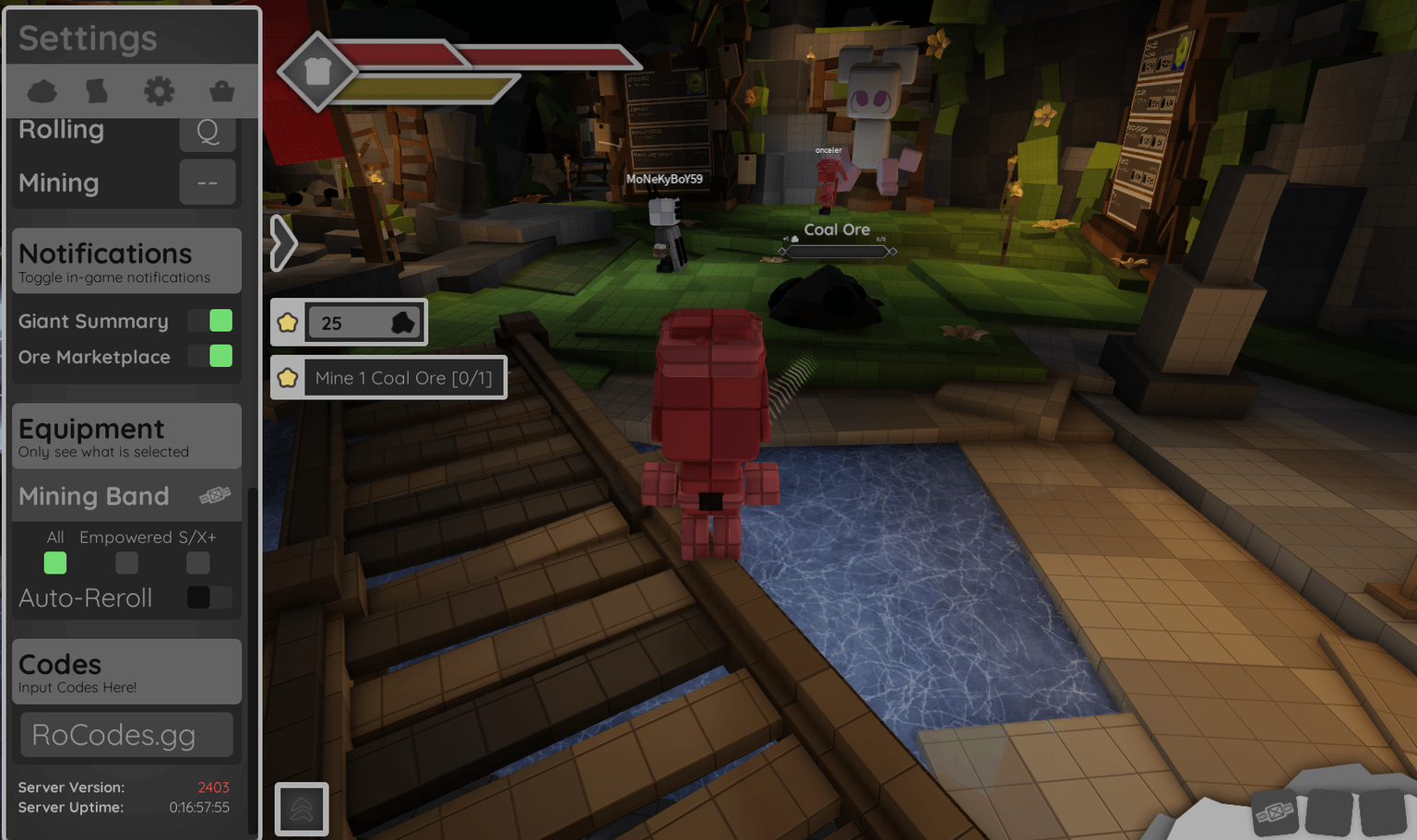This screenshot has width=1417, height=840.
Task: Select the Empowered equipment filter
Action: pos(126,562)
